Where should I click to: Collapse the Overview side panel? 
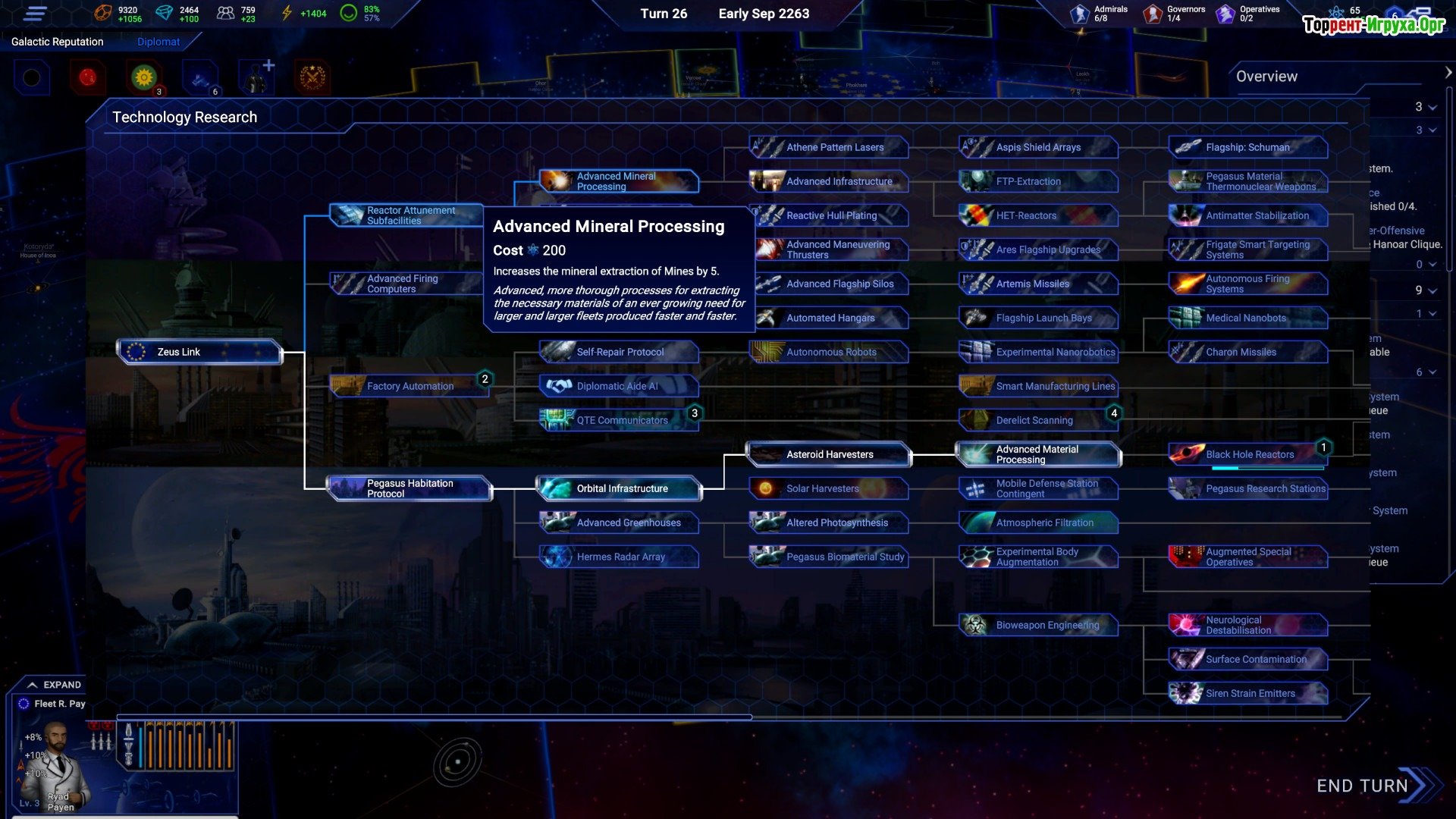coord(1448,73)
